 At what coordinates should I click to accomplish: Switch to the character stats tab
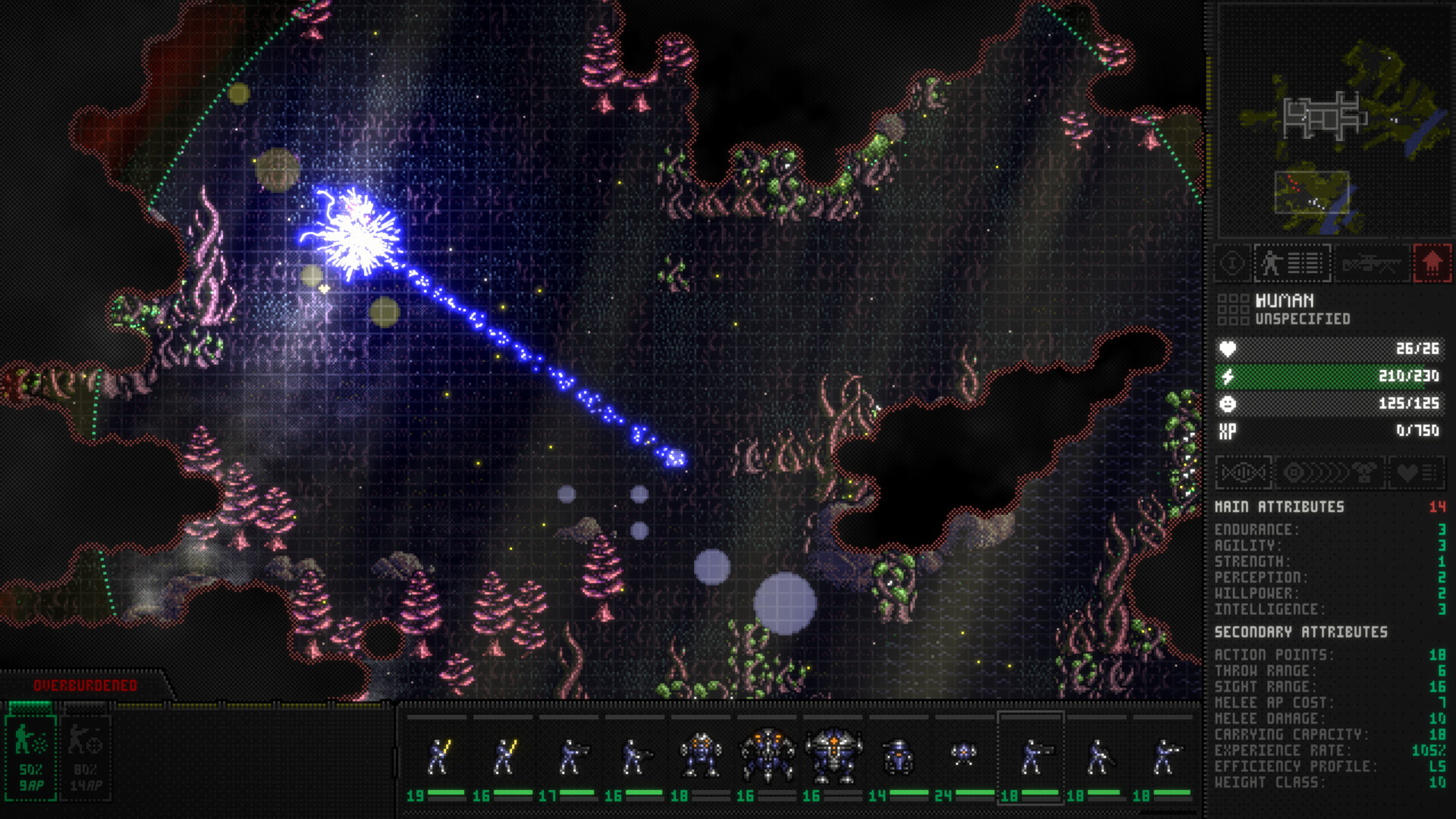pos(1292,264)
